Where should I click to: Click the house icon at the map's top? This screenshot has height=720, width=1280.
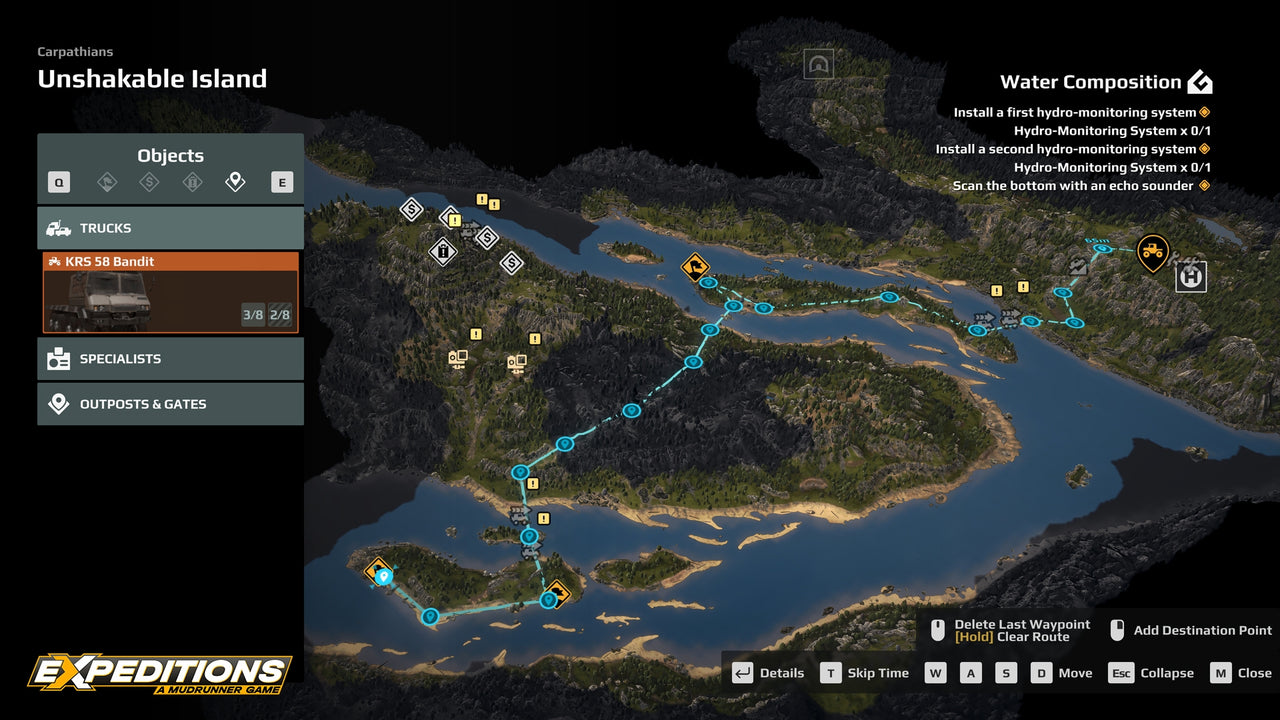tap(820, 64)
